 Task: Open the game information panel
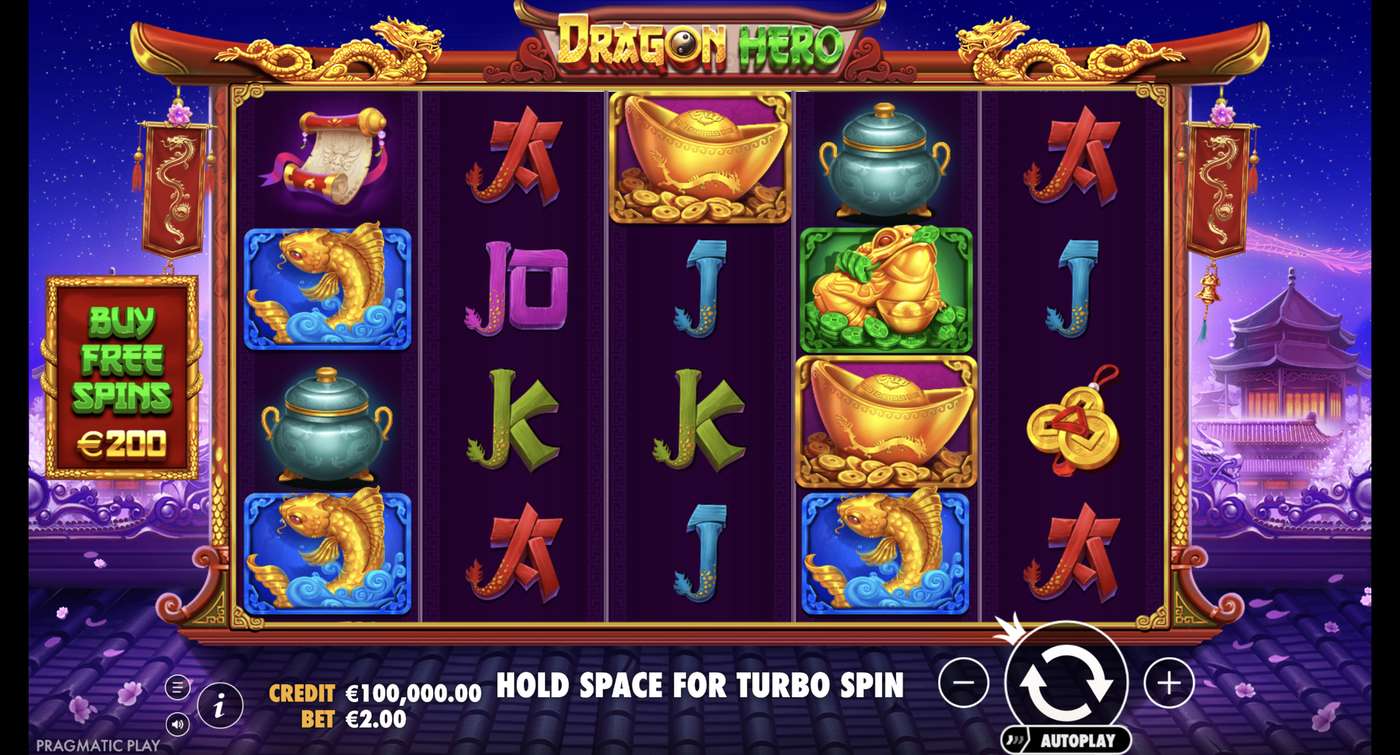coord(219,703)
